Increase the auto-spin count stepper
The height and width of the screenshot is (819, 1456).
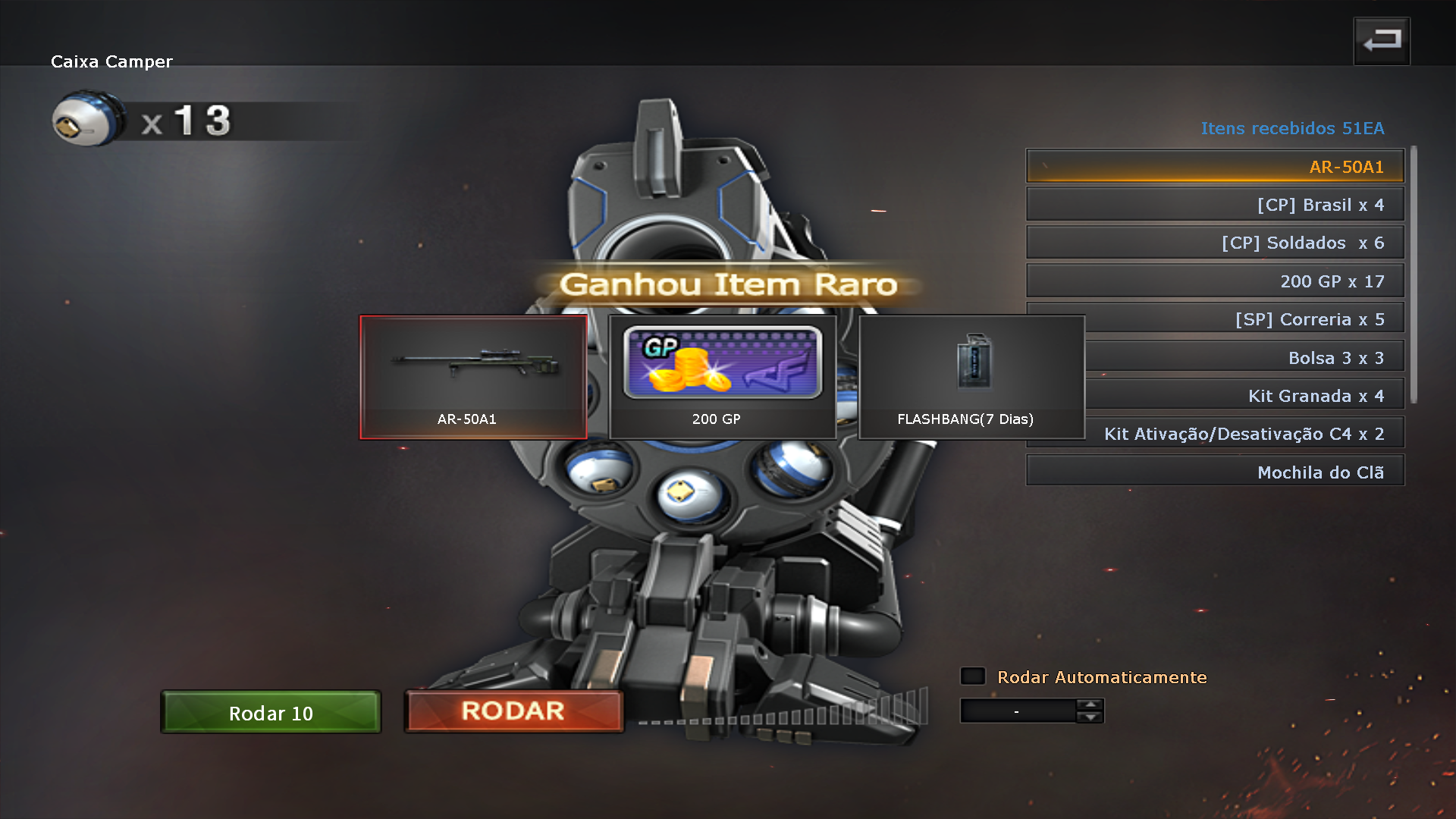tap(1090, 704)
